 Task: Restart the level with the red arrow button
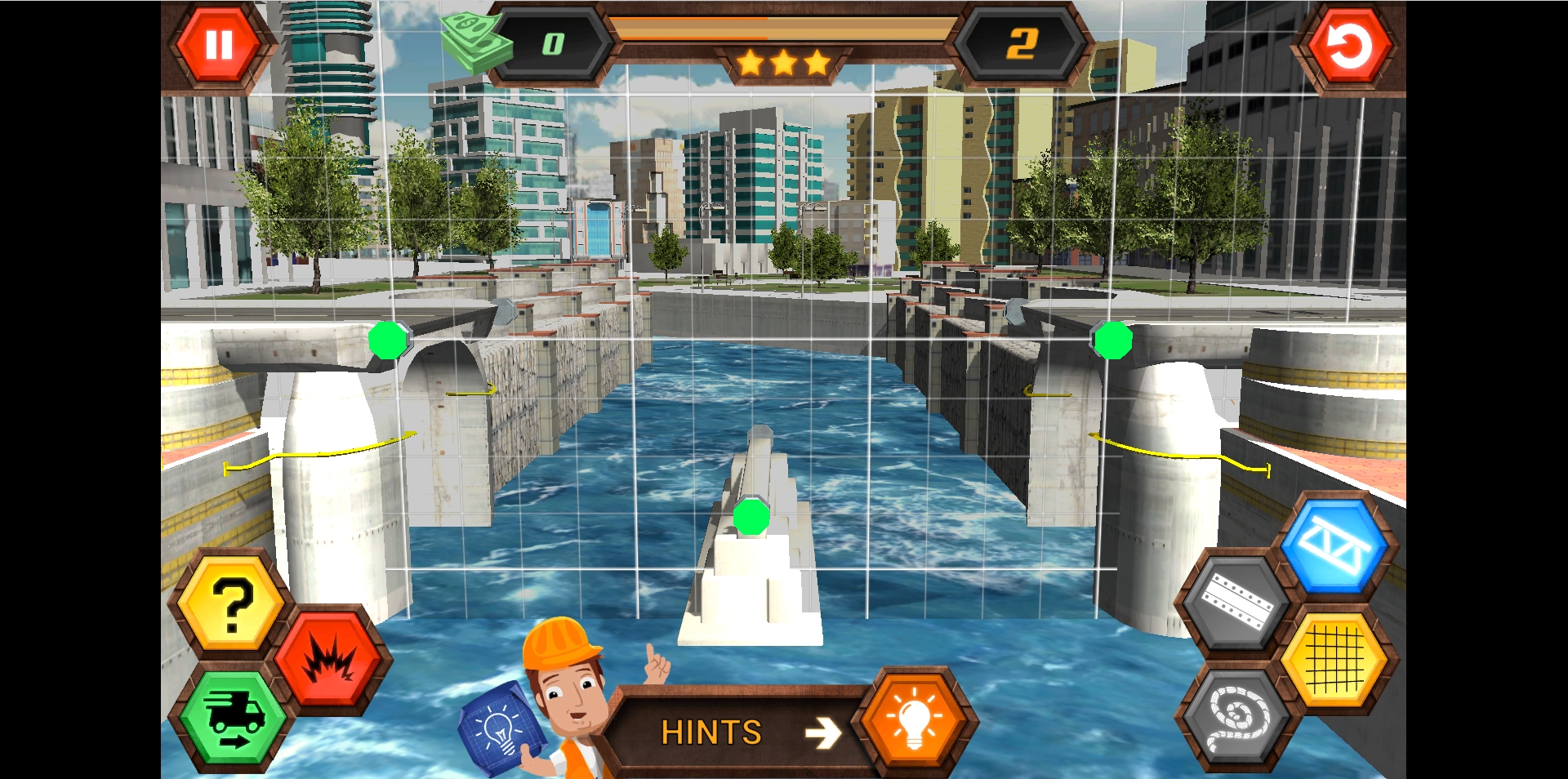[x=1348, y=47]
